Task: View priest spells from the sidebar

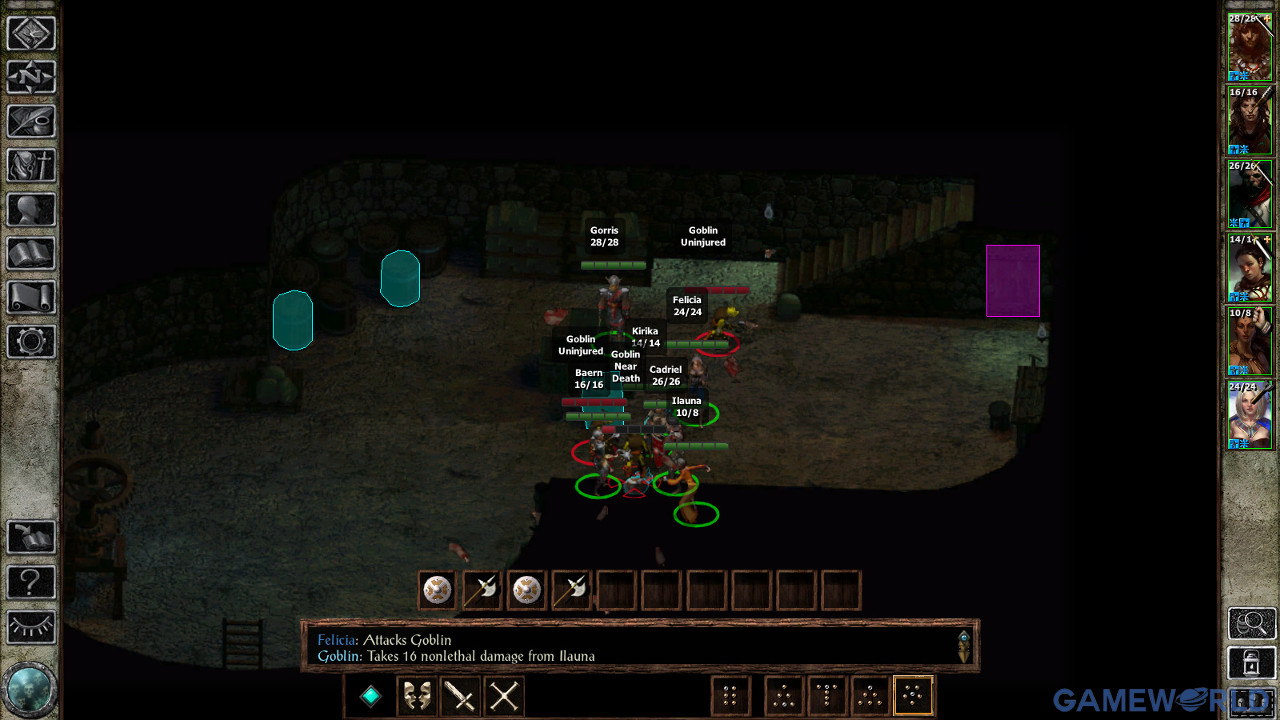Action: tap(31, 165)
